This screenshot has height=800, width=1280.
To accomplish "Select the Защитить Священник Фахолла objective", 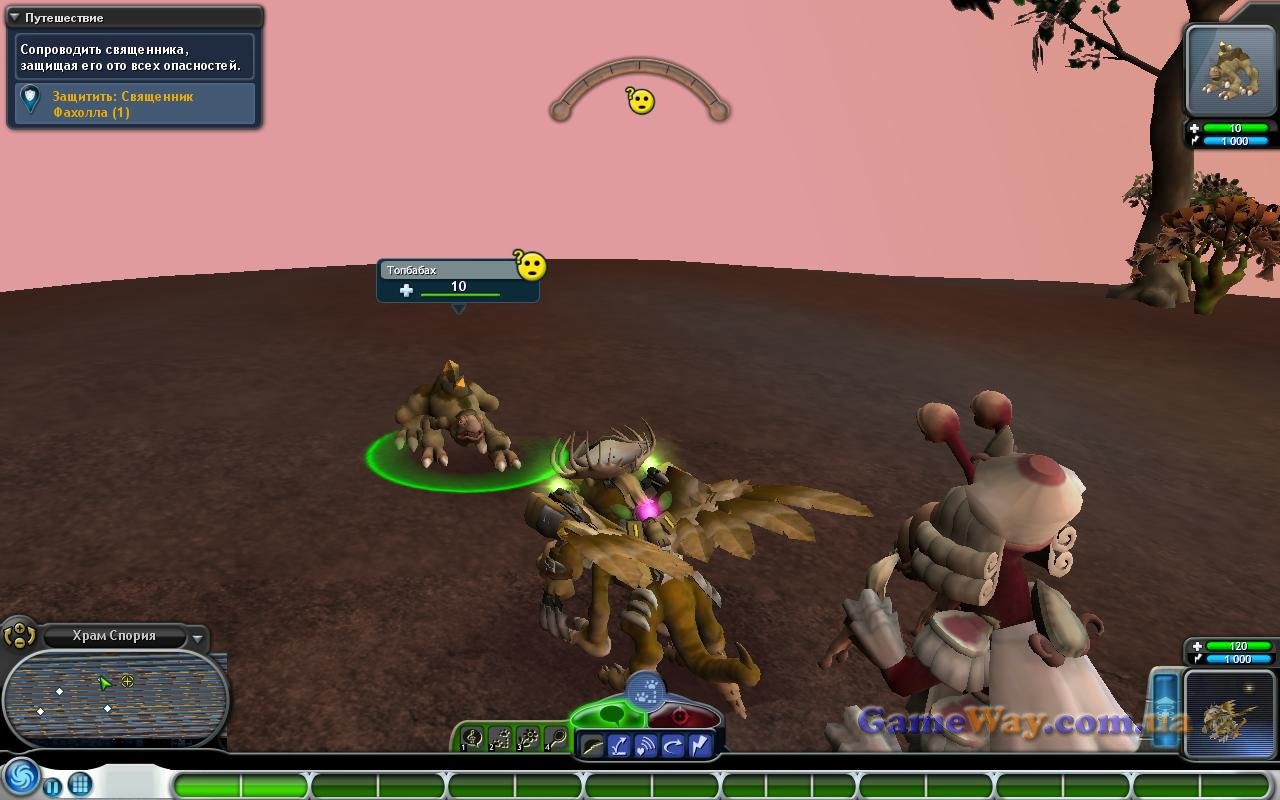I will tap(134, 104).
